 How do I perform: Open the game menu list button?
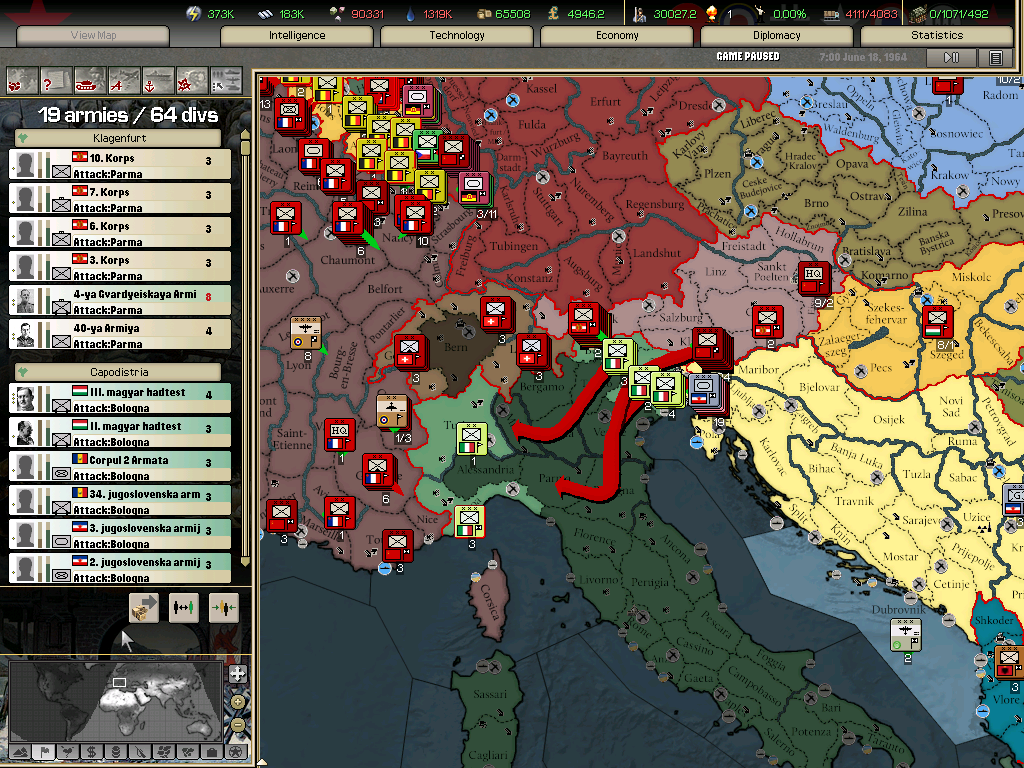tap(995, 58)
